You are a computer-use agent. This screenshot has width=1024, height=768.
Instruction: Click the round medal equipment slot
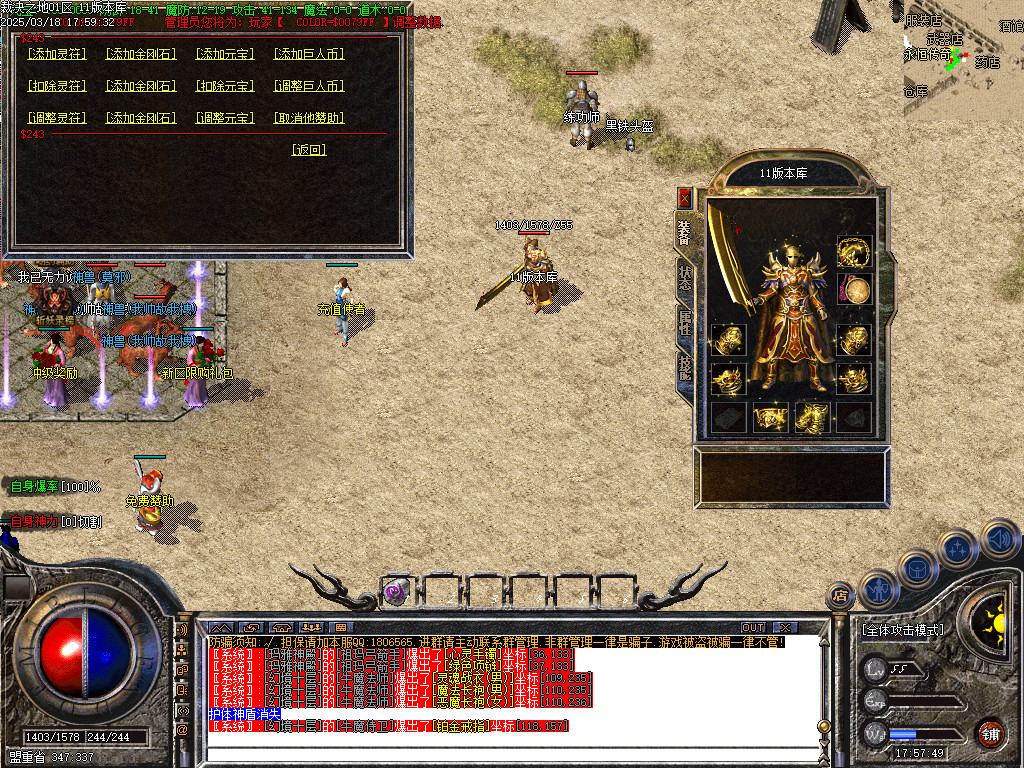coord(854,290)
